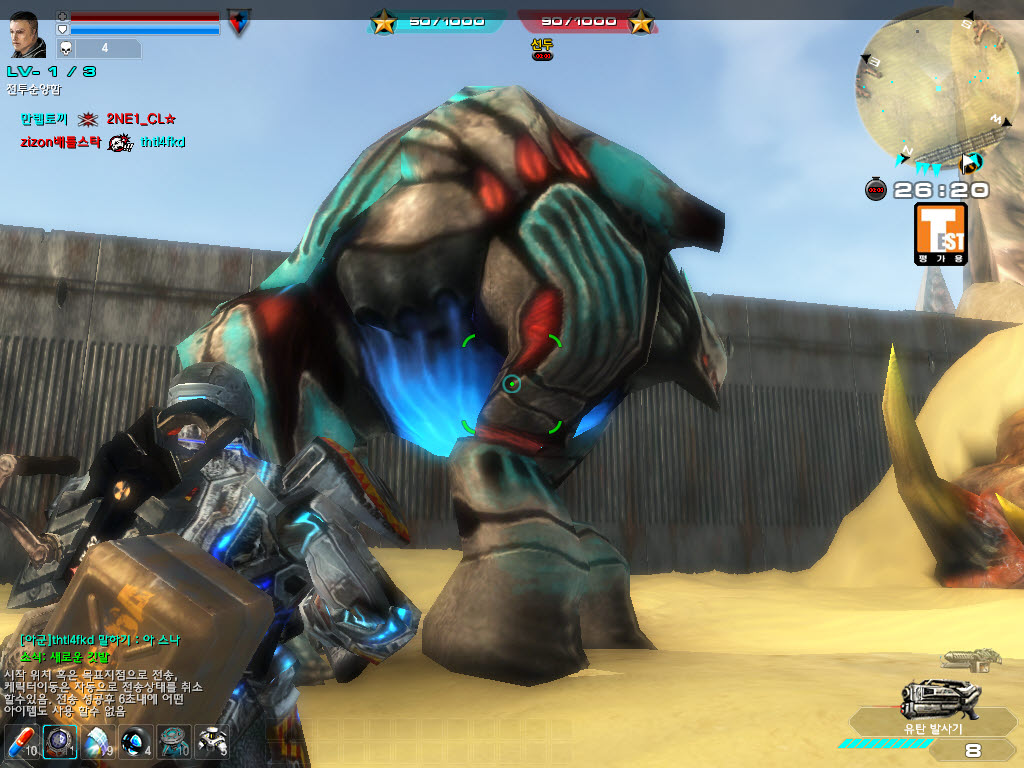Deploy the teal saucer turret item

coord(173,743)
